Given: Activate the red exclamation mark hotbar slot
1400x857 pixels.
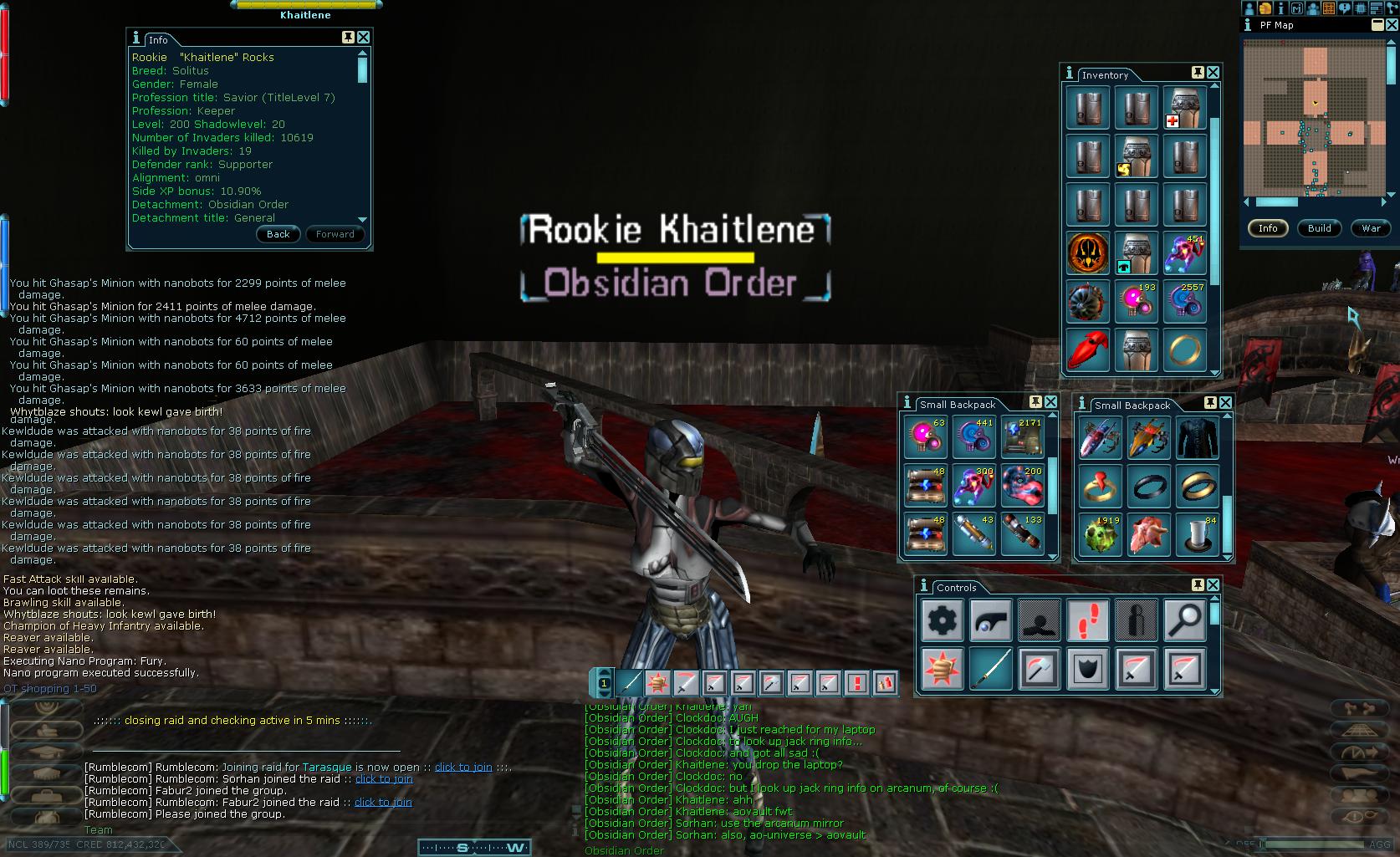Looking at the screenshot, I should pos(856,683).
